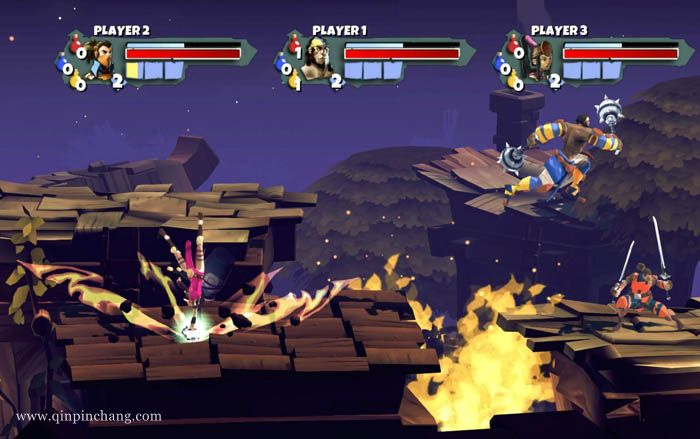Use Player 1's red potion
Viewport: 700px width, 439px height.
(x=296, y=47)
